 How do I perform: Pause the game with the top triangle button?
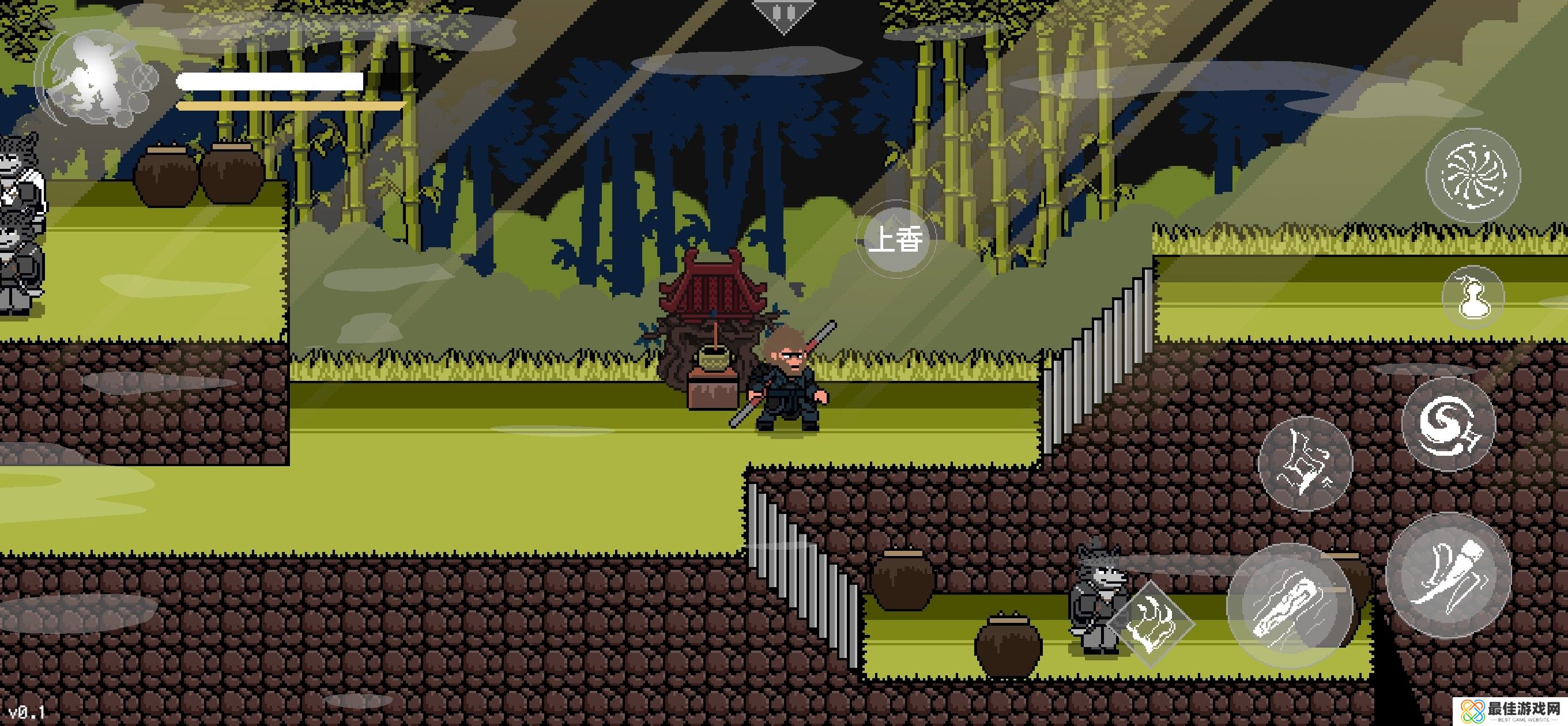pos(783,13)
